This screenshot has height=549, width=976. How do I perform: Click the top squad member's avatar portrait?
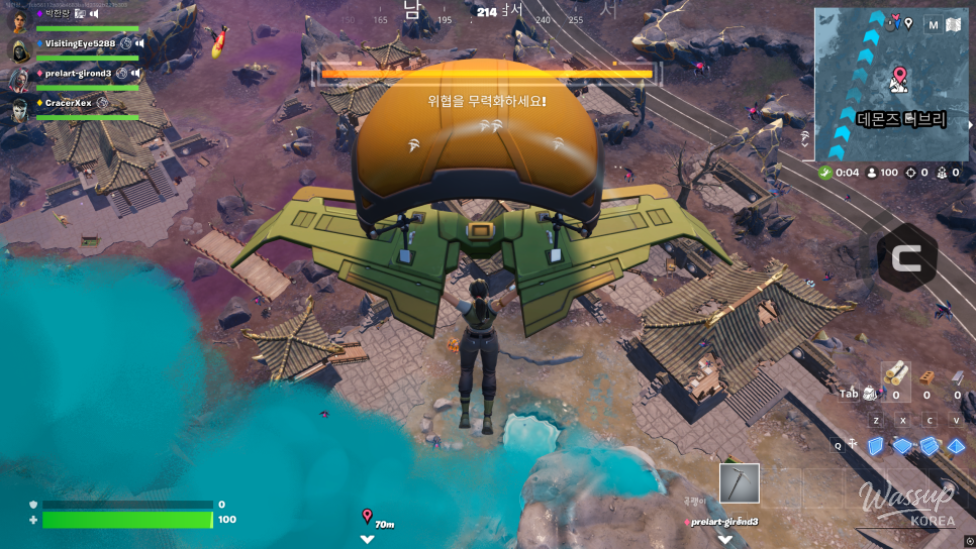click(x=19, y=19)
